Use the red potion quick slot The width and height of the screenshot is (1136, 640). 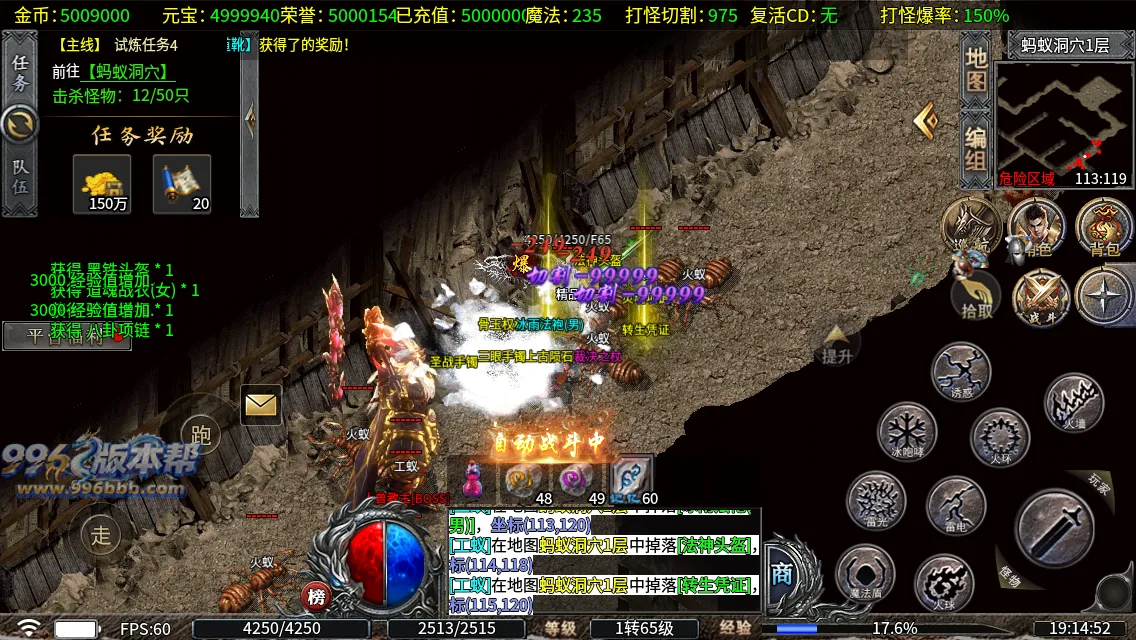(x=472, y=479)
